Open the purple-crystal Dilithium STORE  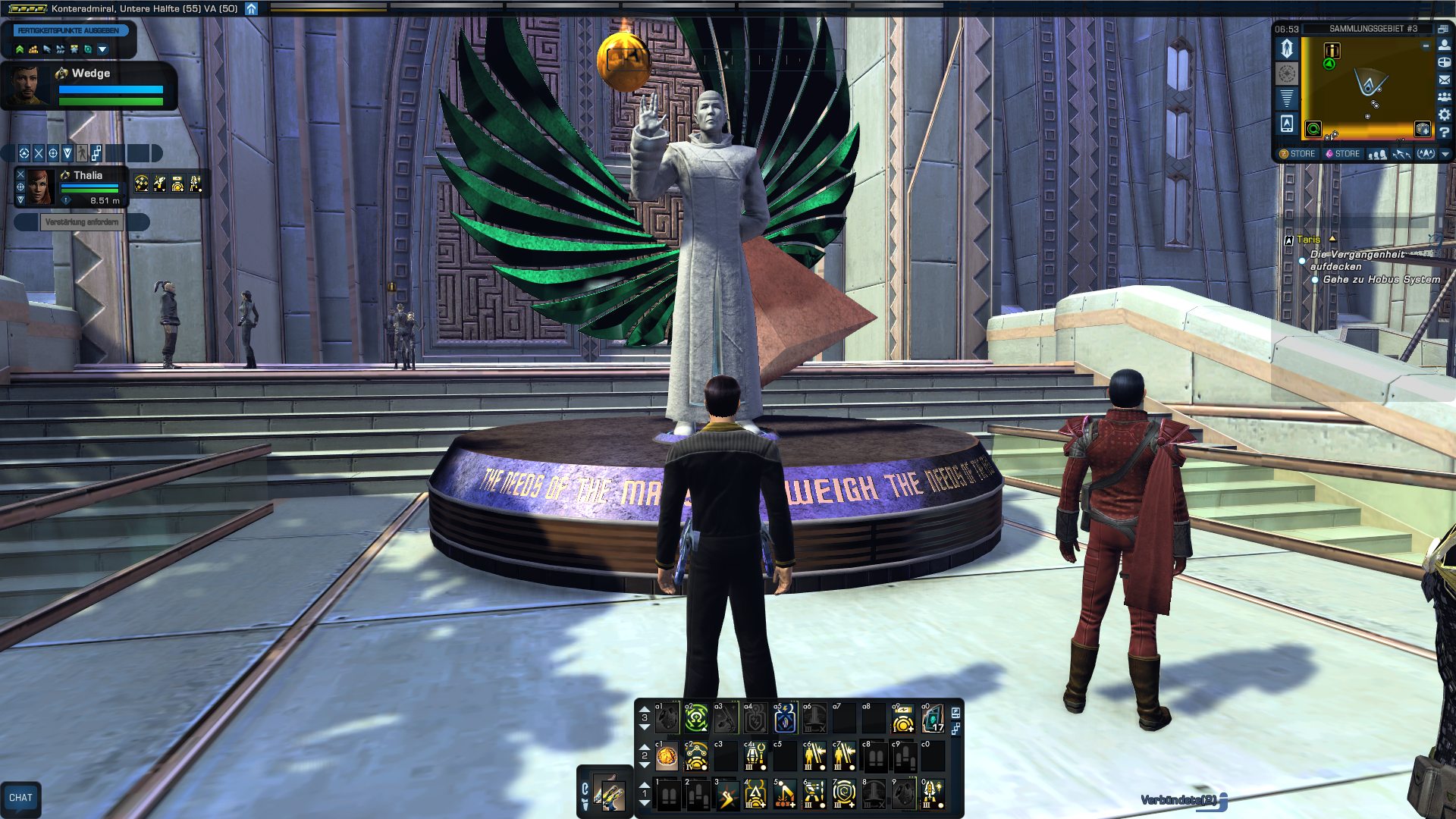1342,154
